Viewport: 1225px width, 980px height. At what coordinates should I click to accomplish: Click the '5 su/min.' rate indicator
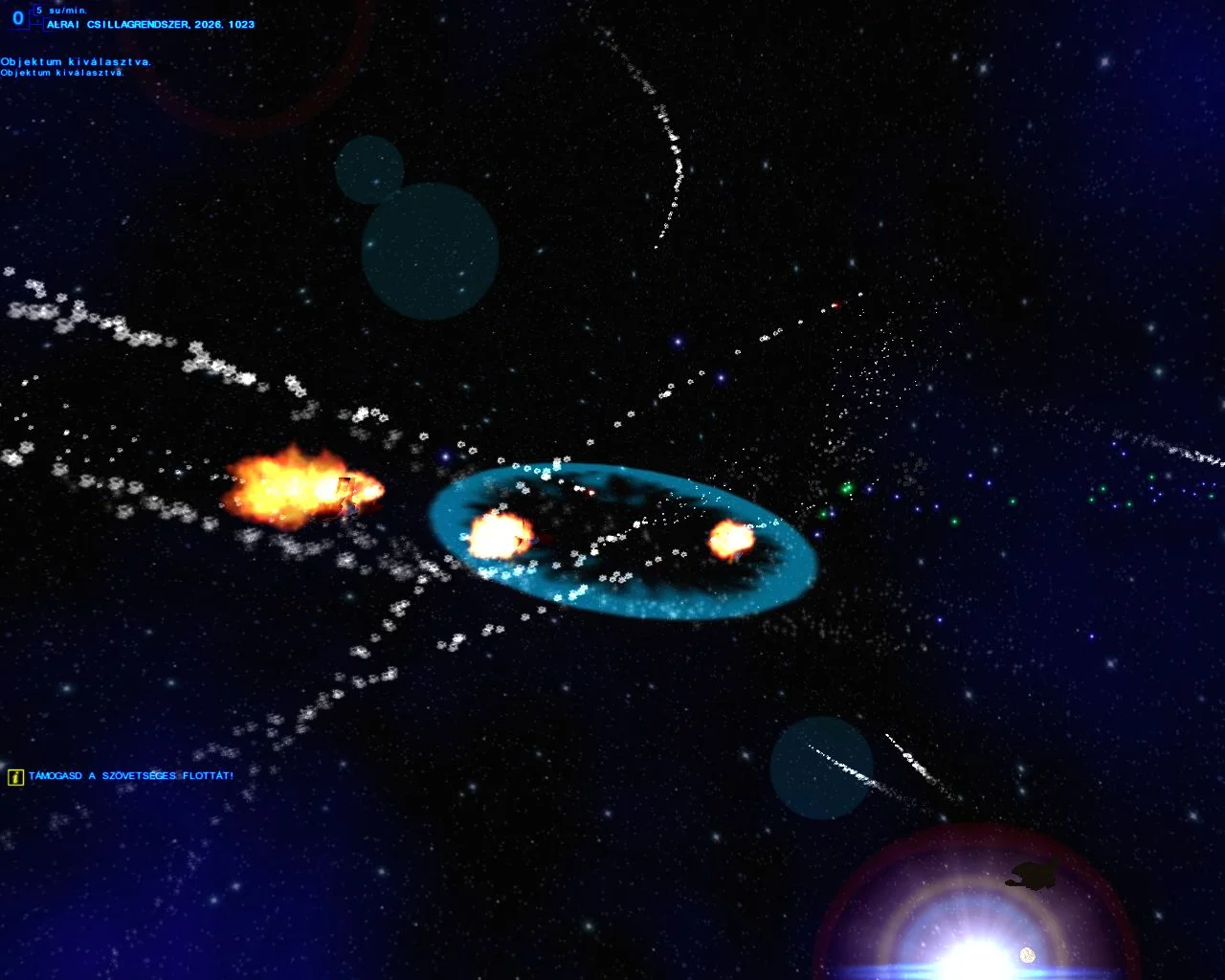(x=62, y=9)
